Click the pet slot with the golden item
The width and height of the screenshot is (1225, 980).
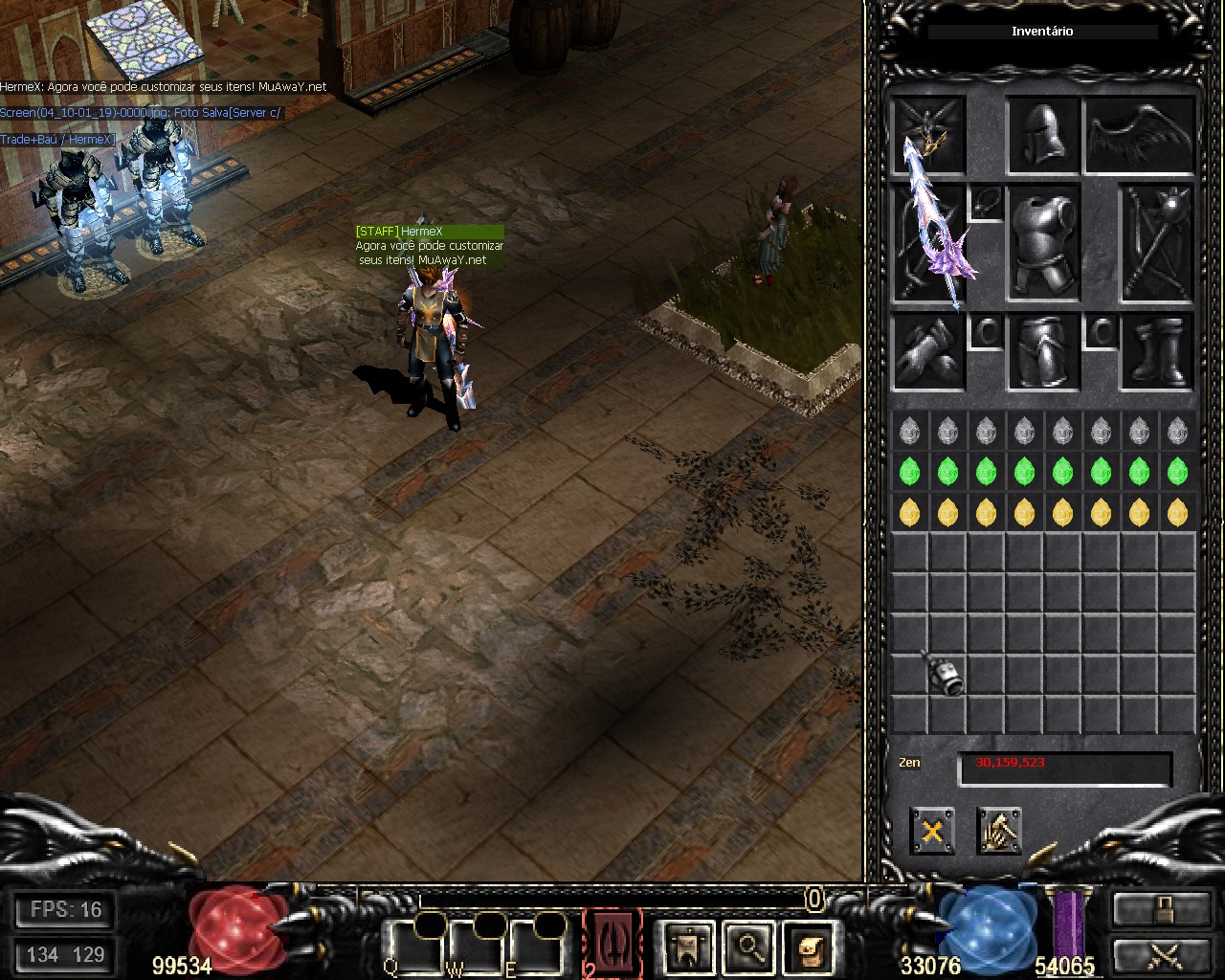click(928, 135)
